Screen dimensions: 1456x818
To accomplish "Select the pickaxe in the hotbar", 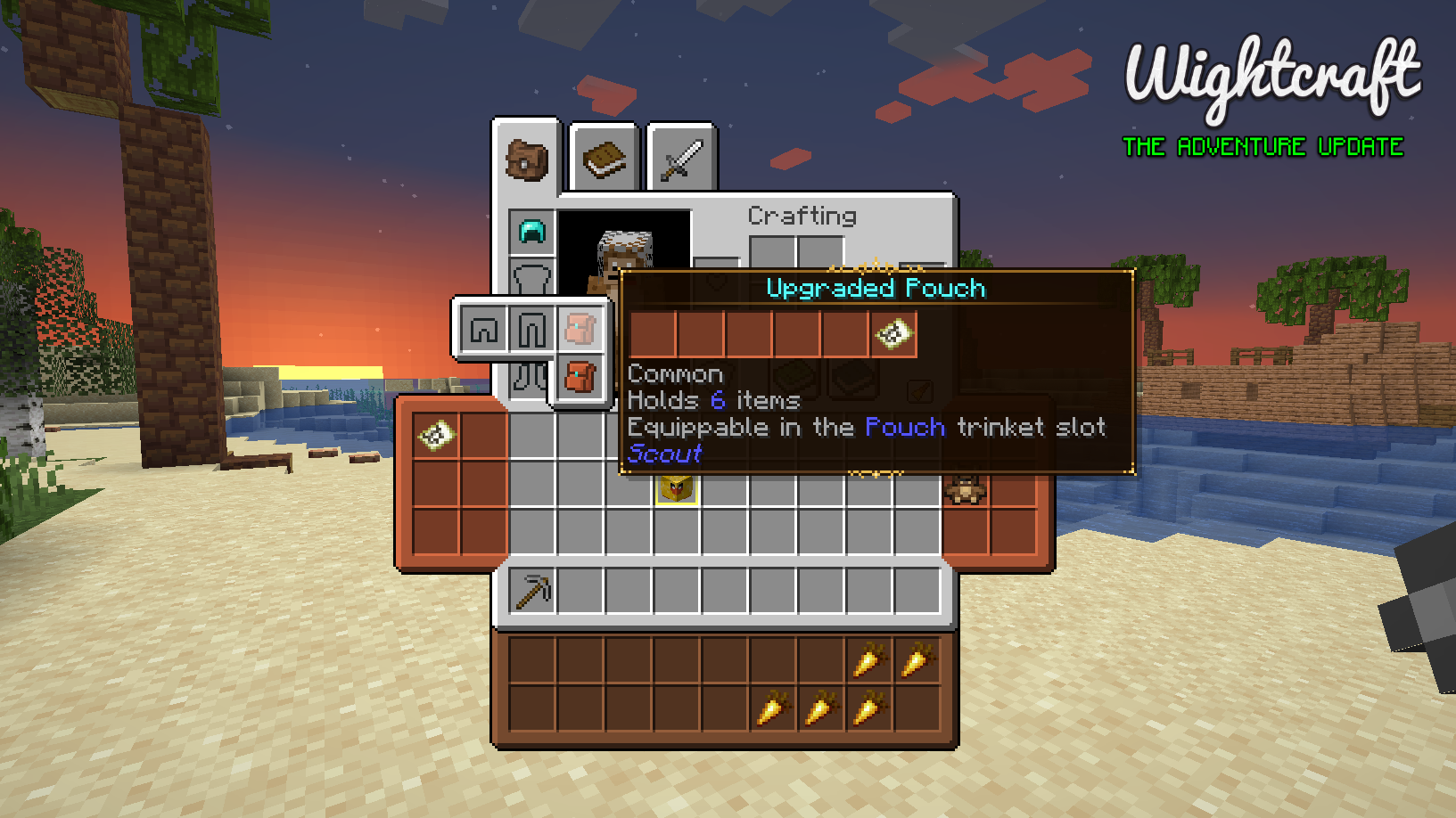I will pos(533,591).
